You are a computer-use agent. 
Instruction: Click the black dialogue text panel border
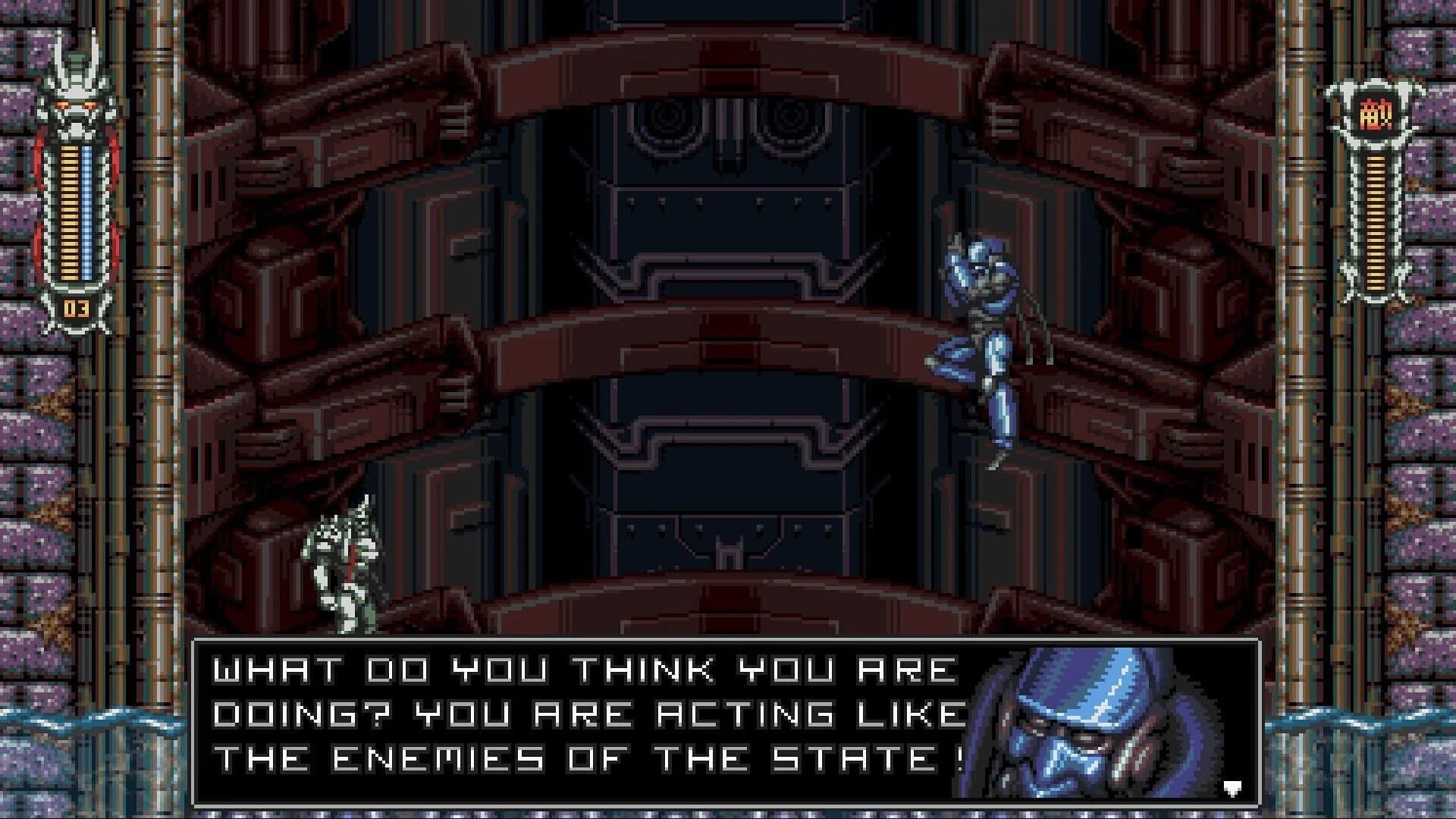click(x=728, y=641)
